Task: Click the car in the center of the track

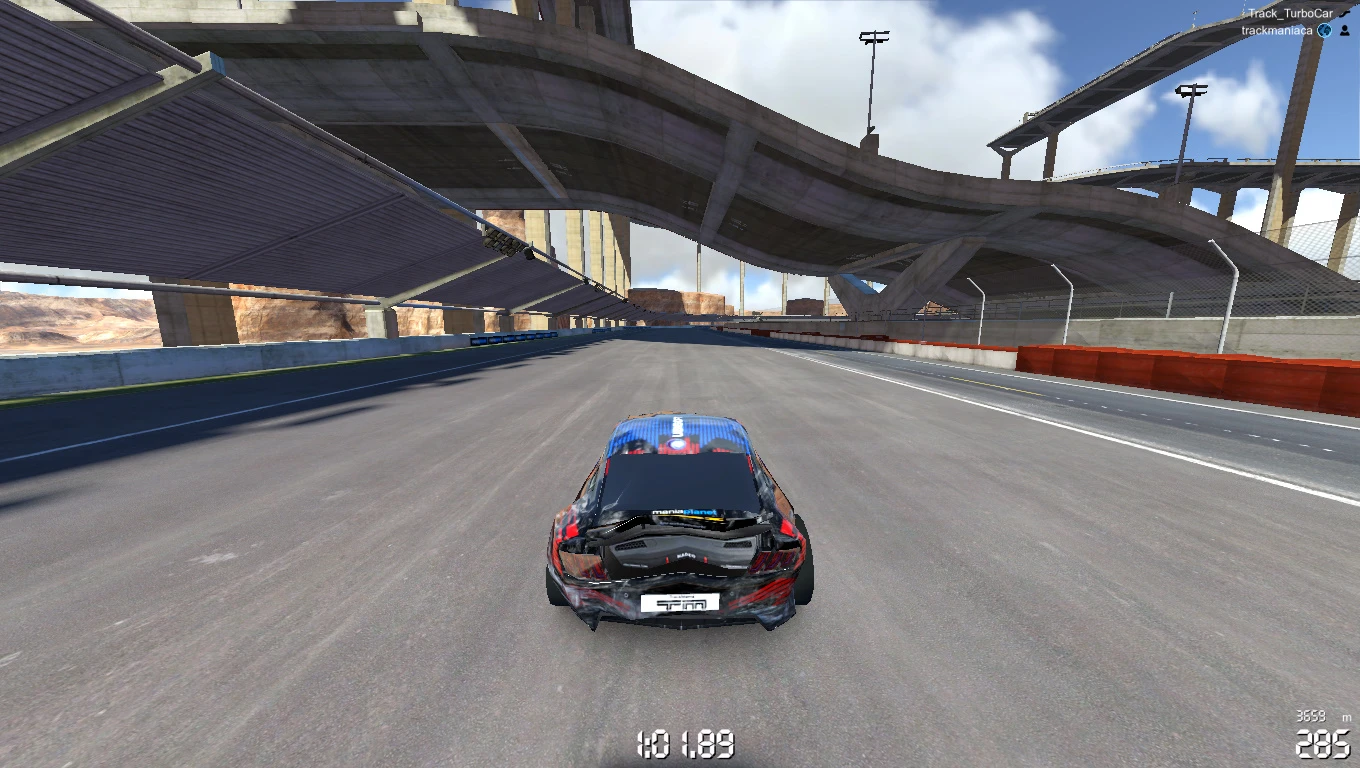Action: [x=680, y=530]
